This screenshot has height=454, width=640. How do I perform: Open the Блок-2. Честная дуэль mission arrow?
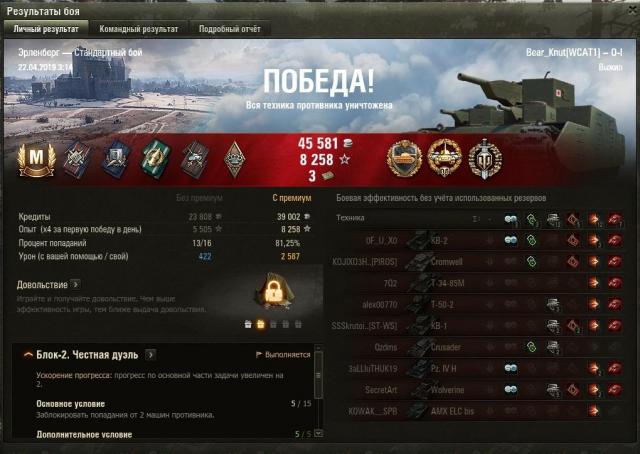click(150, 354)
